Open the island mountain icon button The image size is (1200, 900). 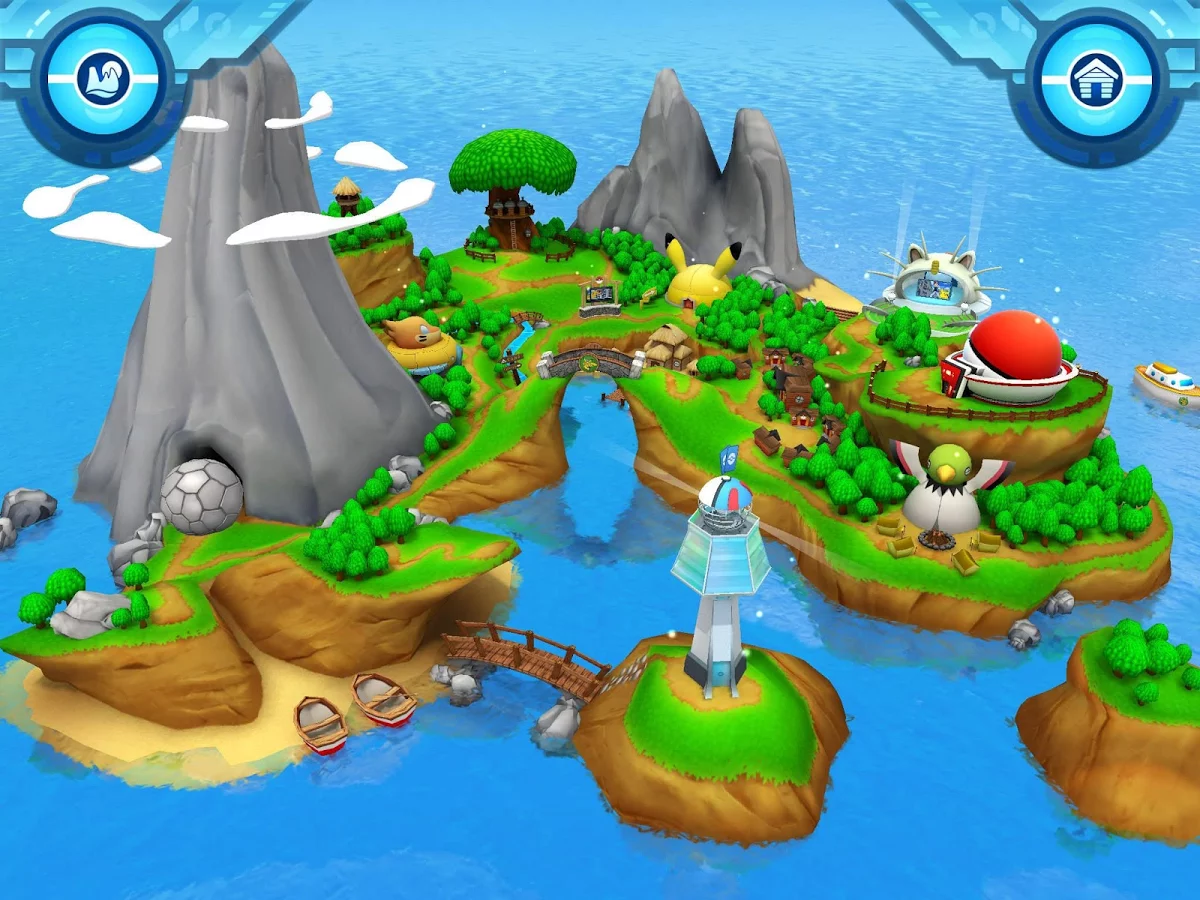pos(101,78)
